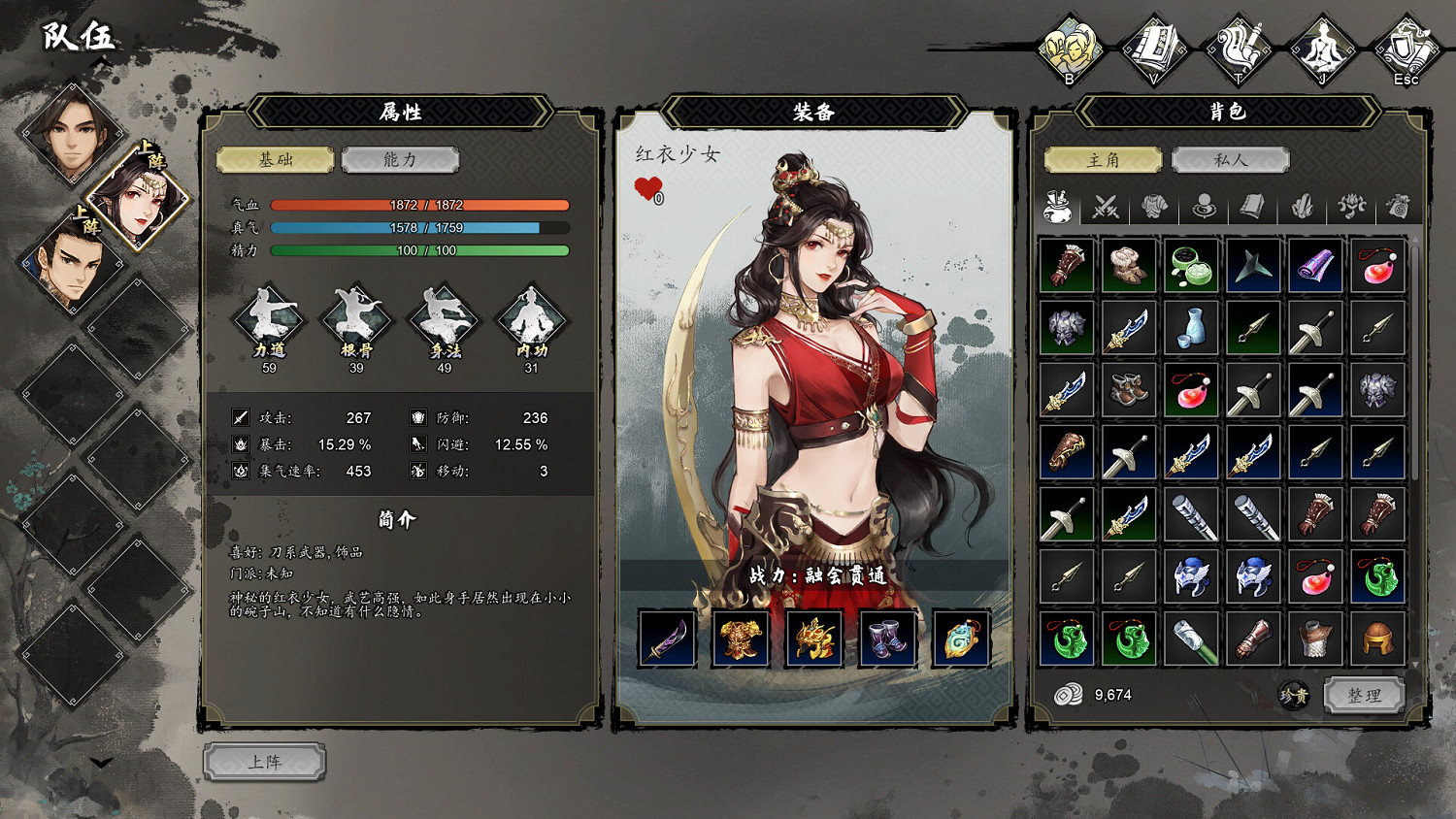
Task: Select the 基础 attributes tab
Action: (x=275, y=160)
